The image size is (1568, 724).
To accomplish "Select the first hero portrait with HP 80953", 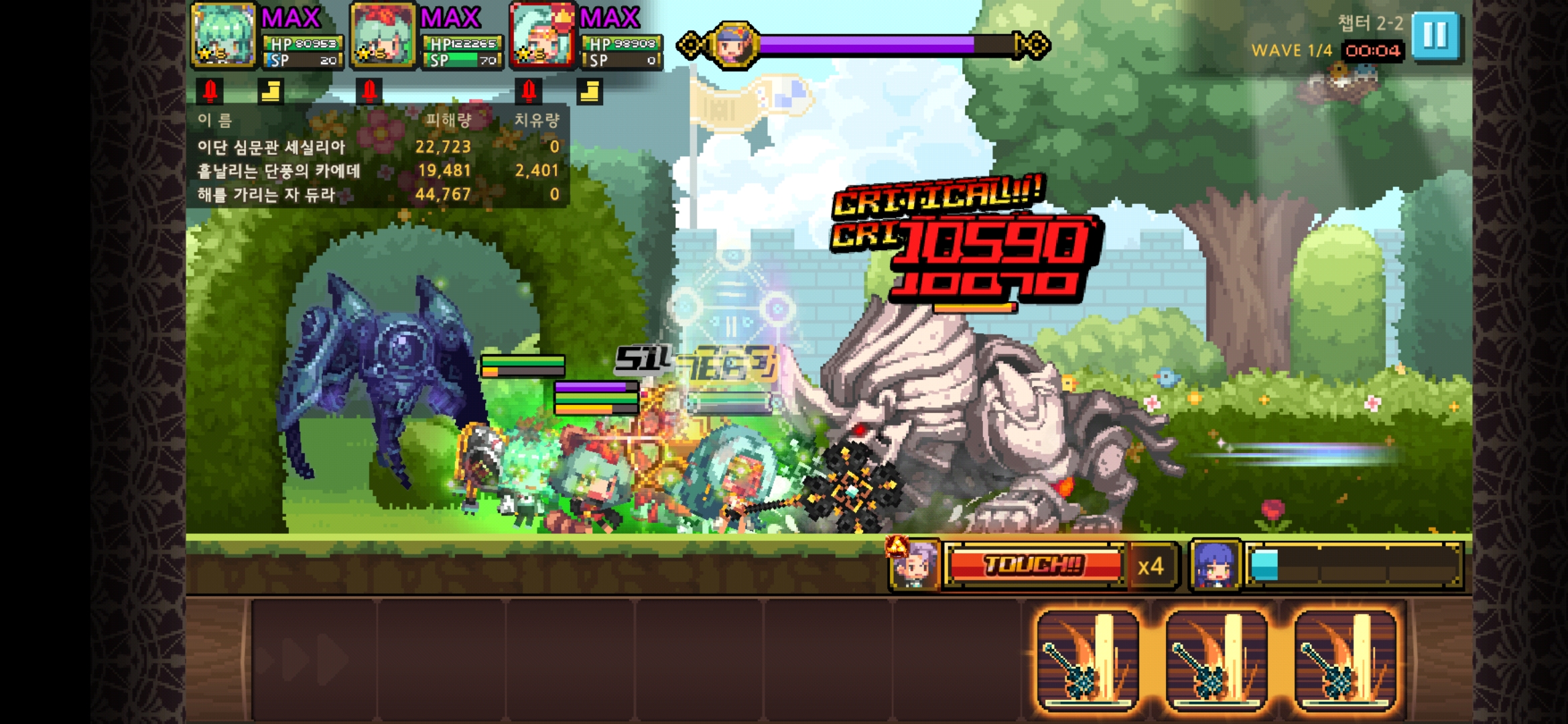I will coord(223,36).
